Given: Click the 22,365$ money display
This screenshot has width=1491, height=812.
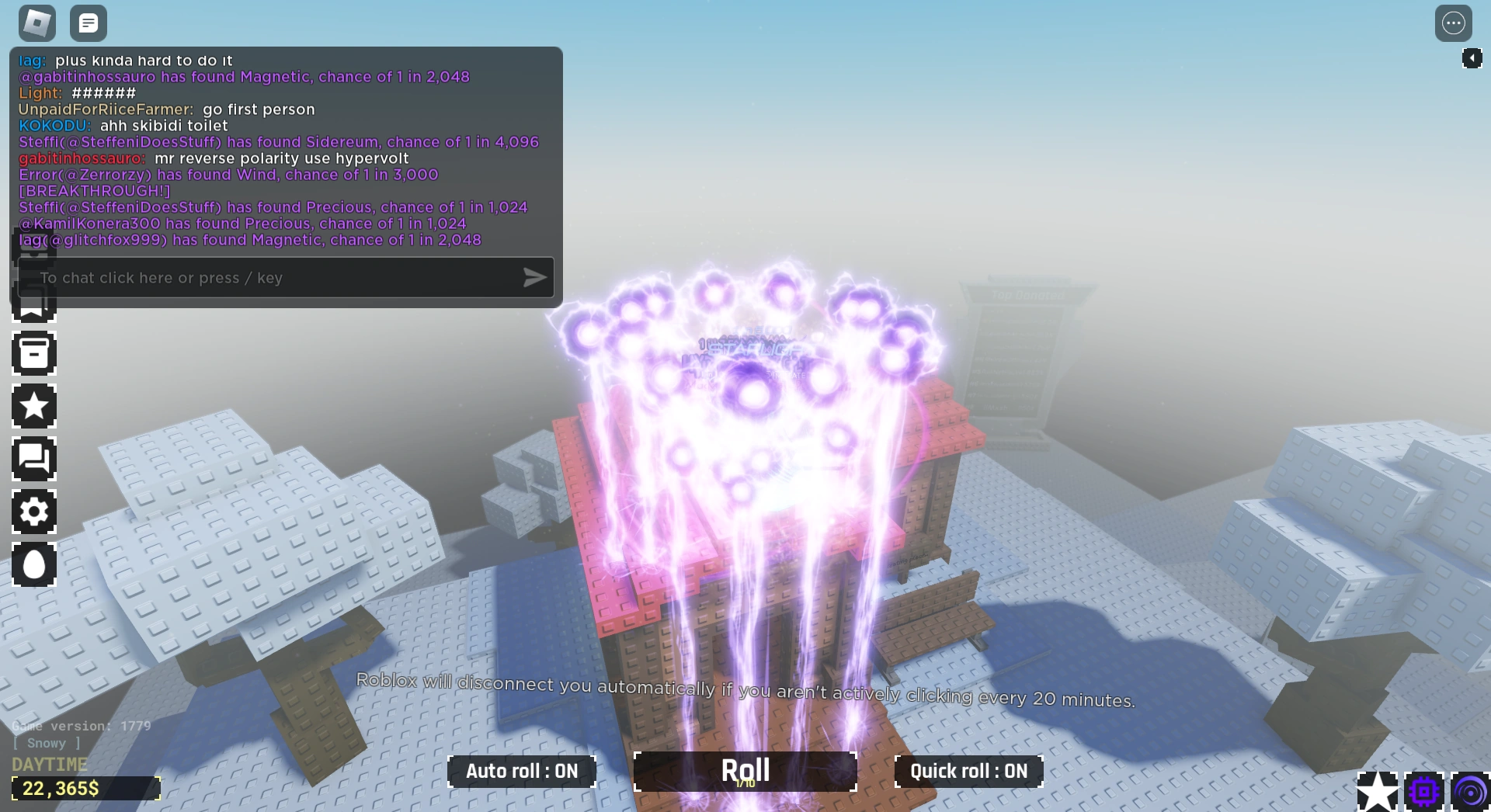Looking at the screenshot, I should [x=86, y=789].
